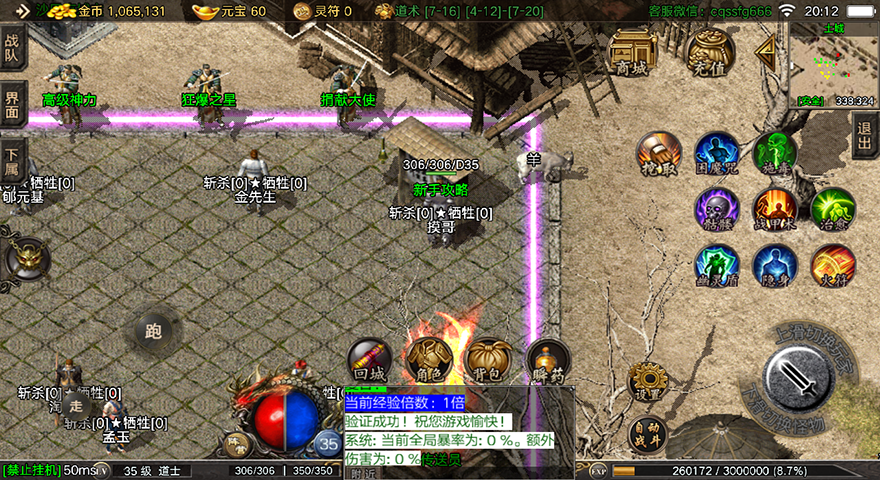Screen dimensions: 880x480
Task: Cast the 困魔咒 skill
Action: coord(716,152)
